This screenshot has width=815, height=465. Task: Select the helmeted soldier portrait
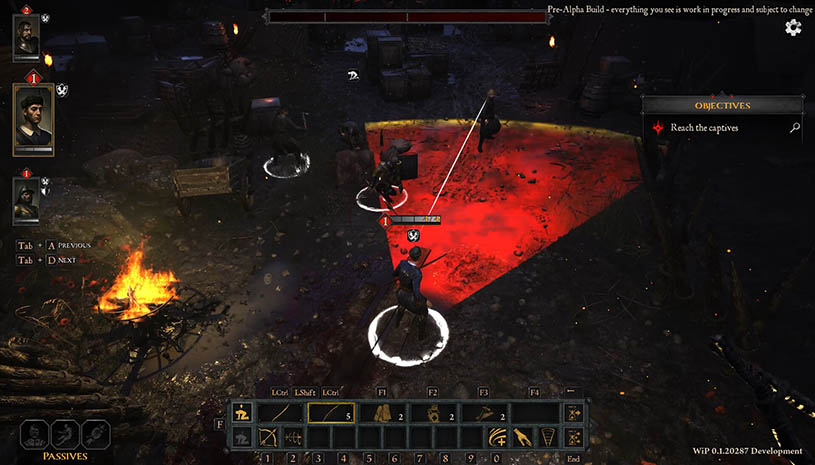click(x=26, y=200)
